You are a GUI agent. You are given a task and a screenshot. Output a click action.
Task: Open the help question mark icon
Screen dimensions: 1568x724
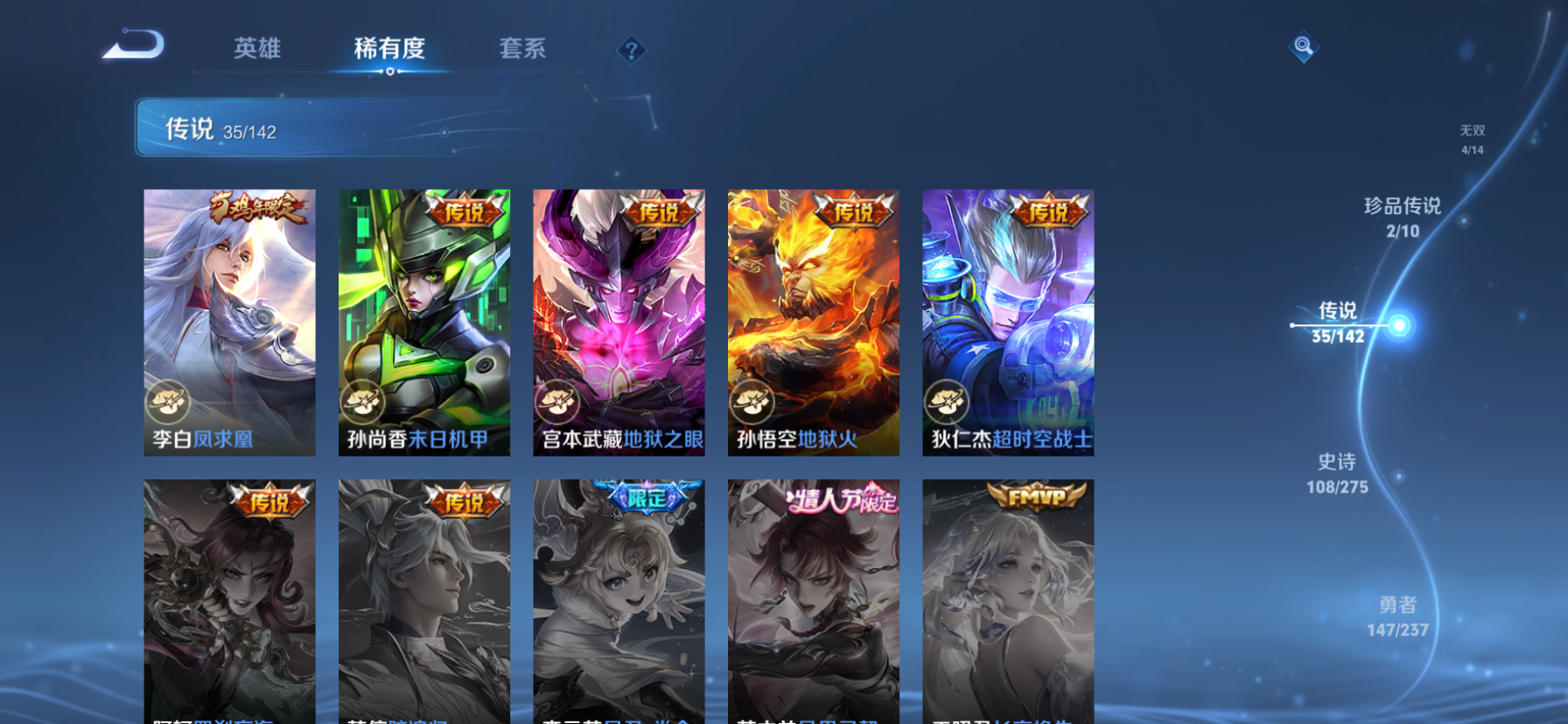[632, 50]
